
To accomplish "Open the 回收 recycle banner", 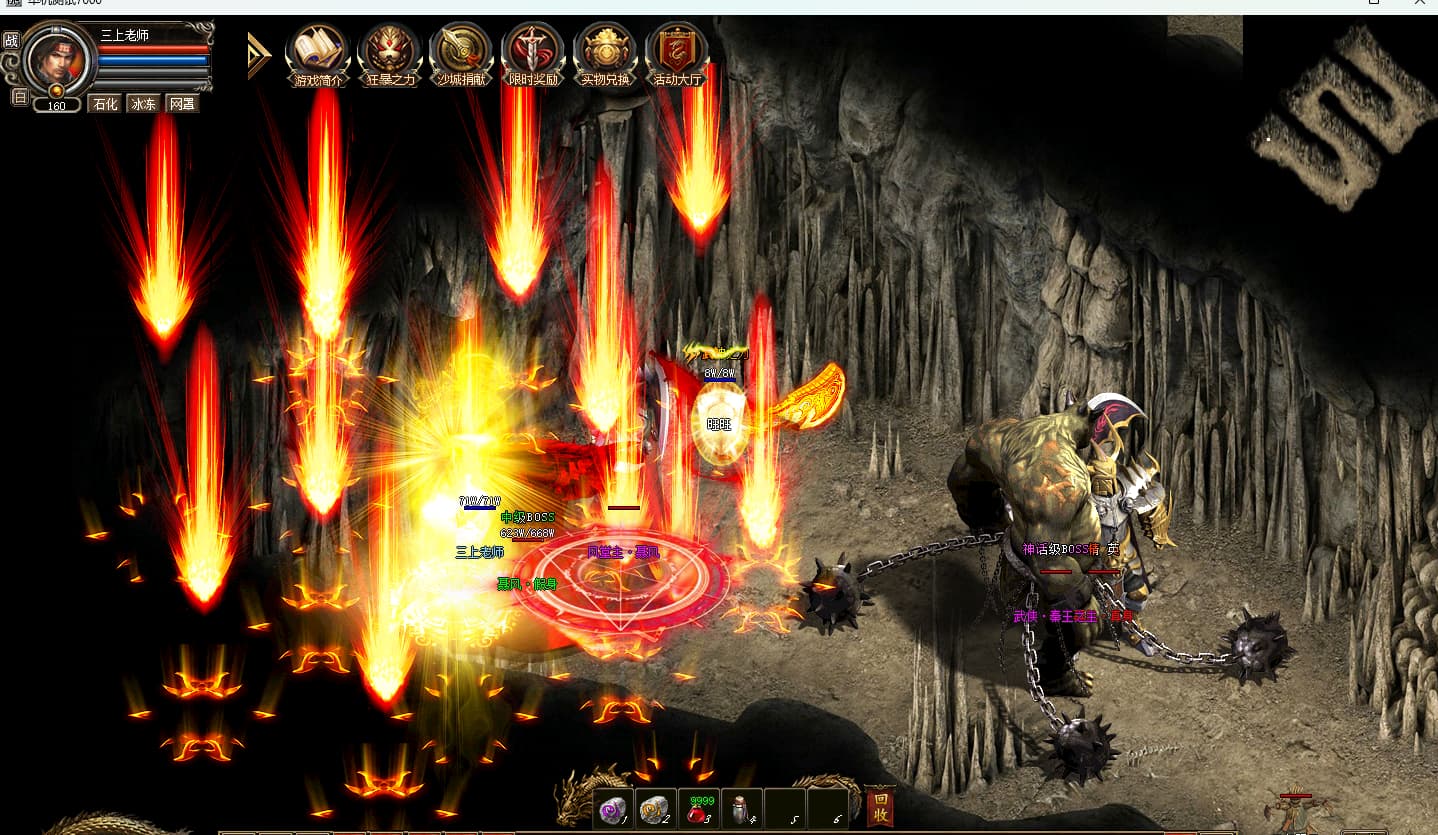I will (880, 808).
